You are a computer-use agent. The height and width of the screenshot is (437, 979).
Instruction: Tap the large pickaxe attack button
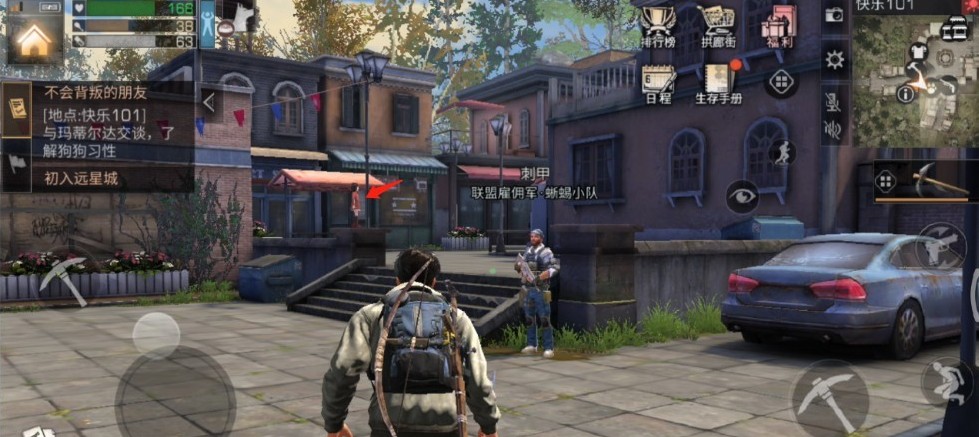tap(829, 397)
